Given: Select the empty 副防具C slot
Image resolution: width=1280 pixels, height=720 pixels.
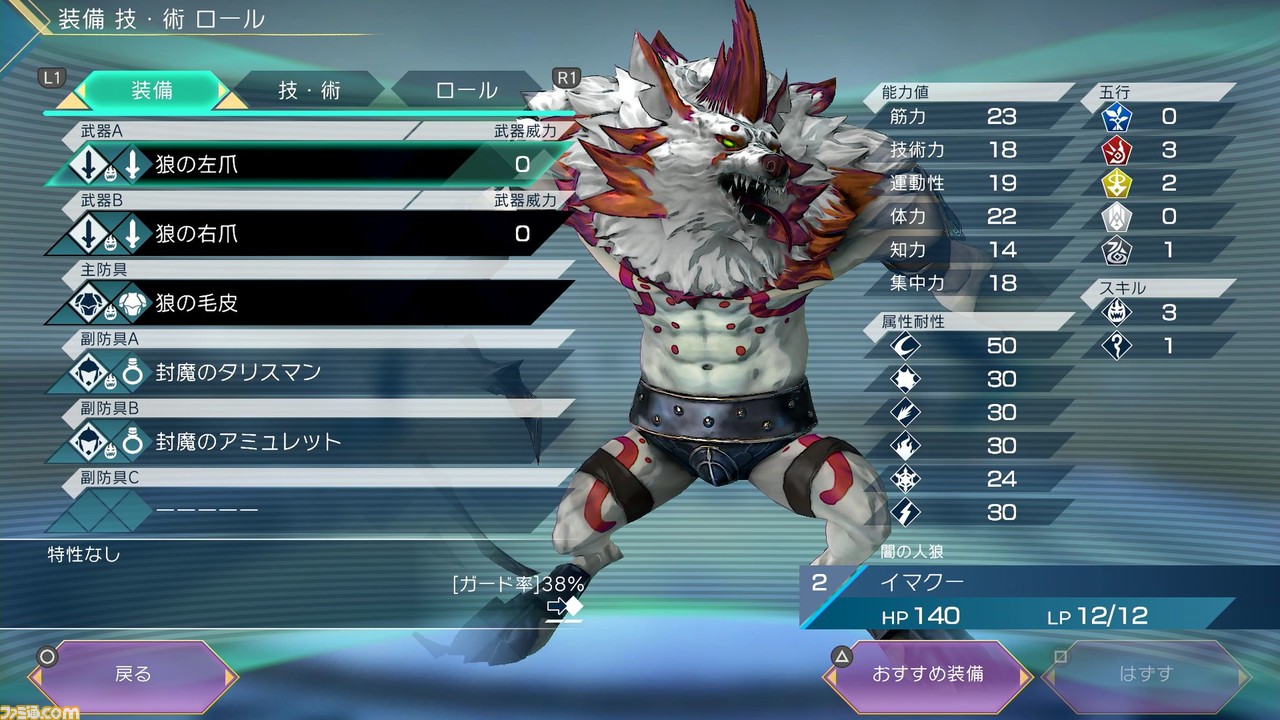Looking at the screenshot, I should [310, 510].
